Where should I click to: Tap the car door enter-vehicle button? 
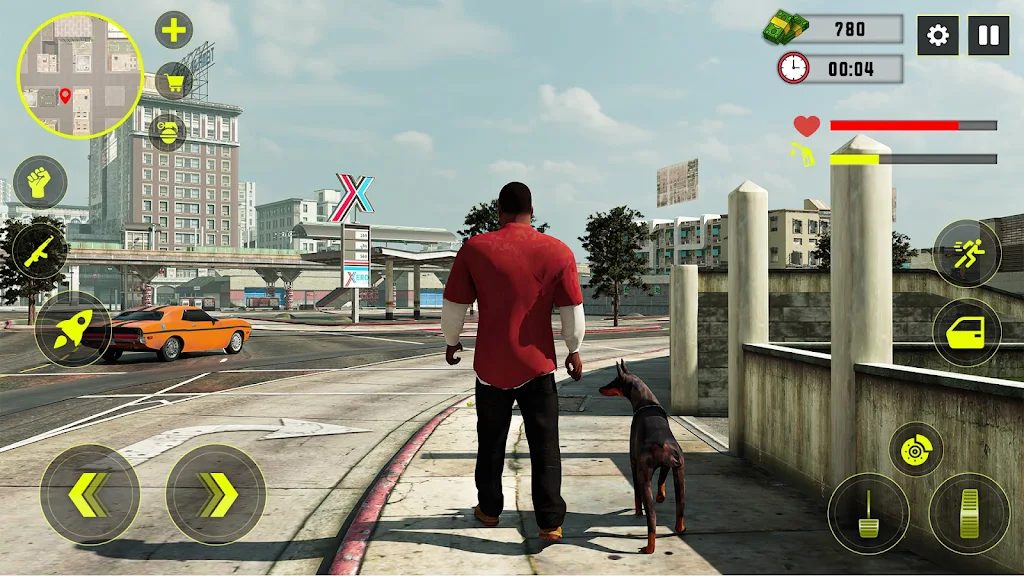tap(967, 332)
